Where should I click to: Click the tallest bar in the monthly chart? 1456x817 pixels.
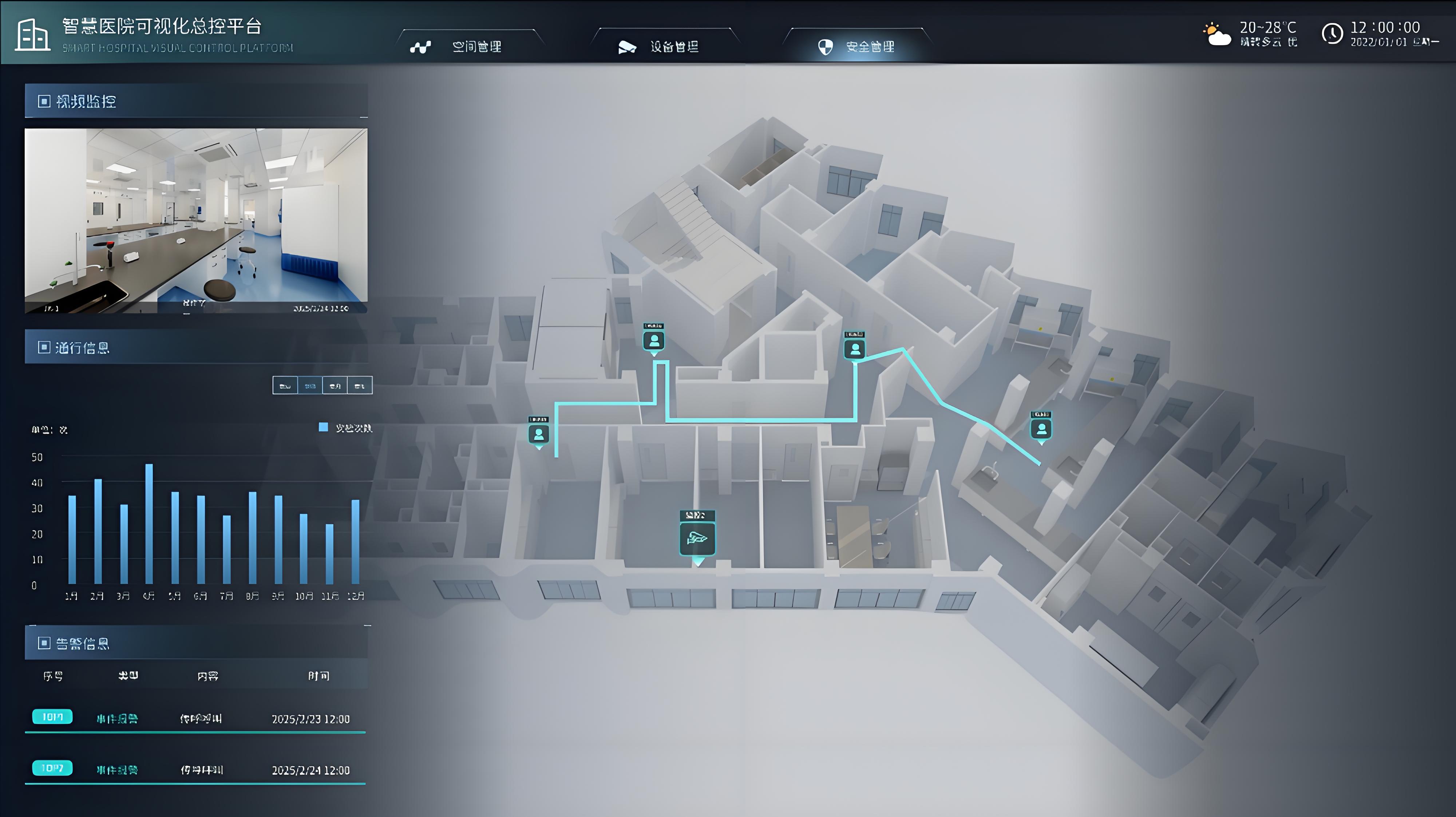[x=149, y=523]
